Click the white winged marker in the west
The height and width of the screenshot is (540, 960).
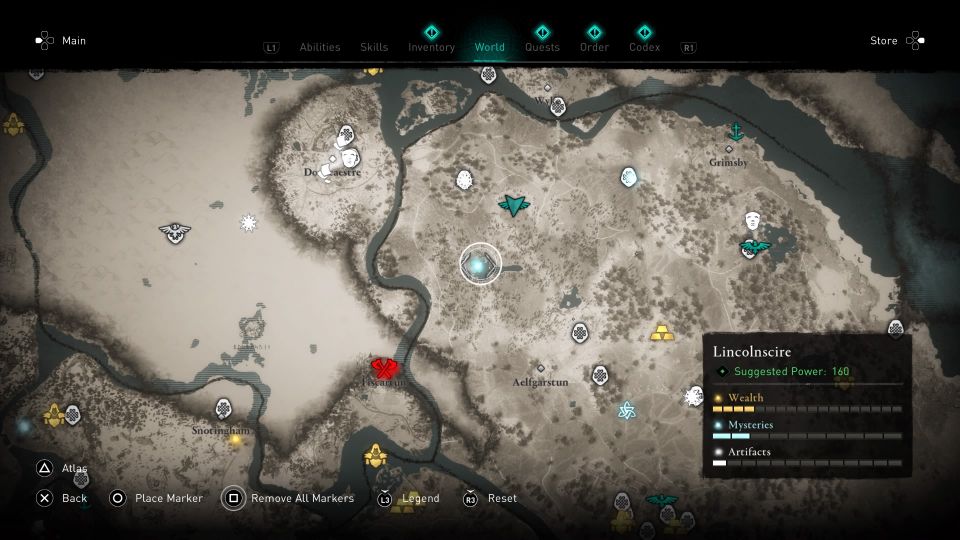tap(175, 232)
